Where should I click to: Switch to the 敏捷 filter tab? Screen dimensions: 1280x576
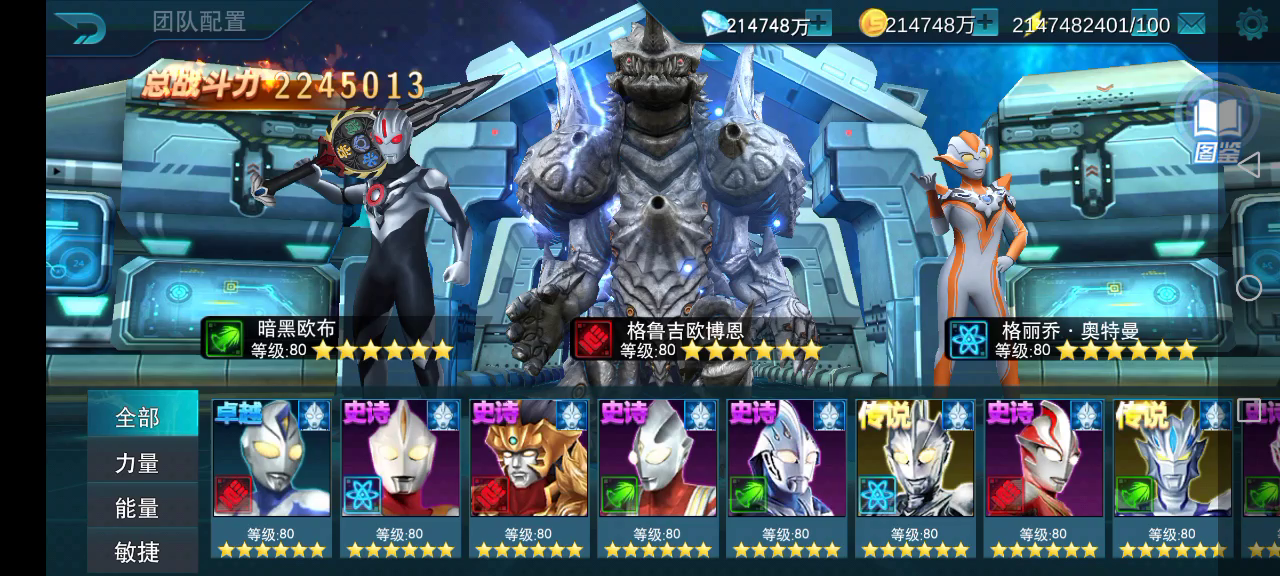click(x=138, y=552)
